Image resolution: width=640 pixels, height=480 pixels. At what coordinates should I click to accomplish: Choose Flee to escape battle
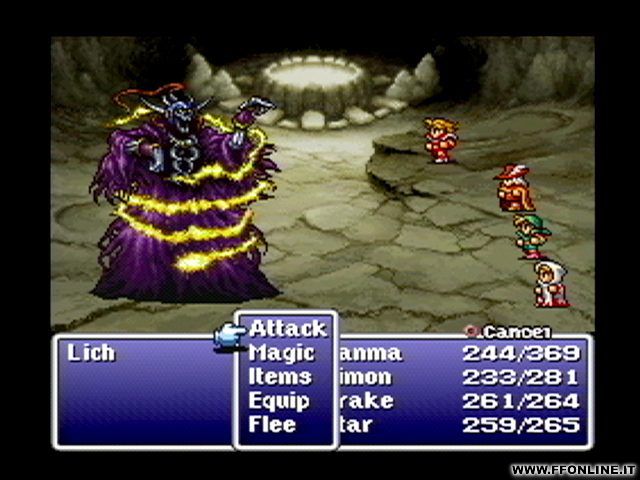pos(272,425)
